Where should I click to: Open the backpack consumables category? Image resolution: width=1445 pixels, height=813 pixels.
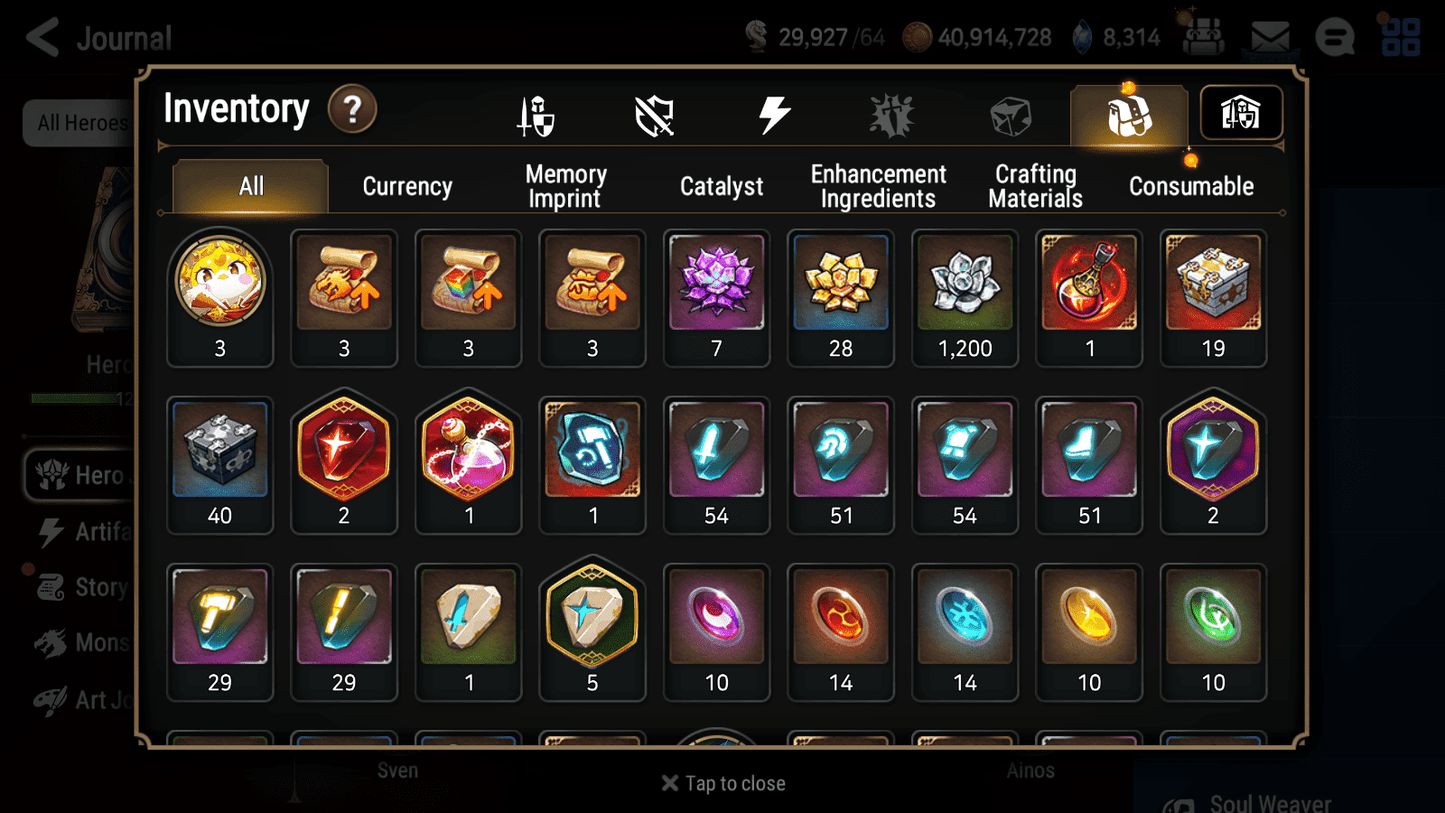pyautogui.click(x=1128, y=113)
